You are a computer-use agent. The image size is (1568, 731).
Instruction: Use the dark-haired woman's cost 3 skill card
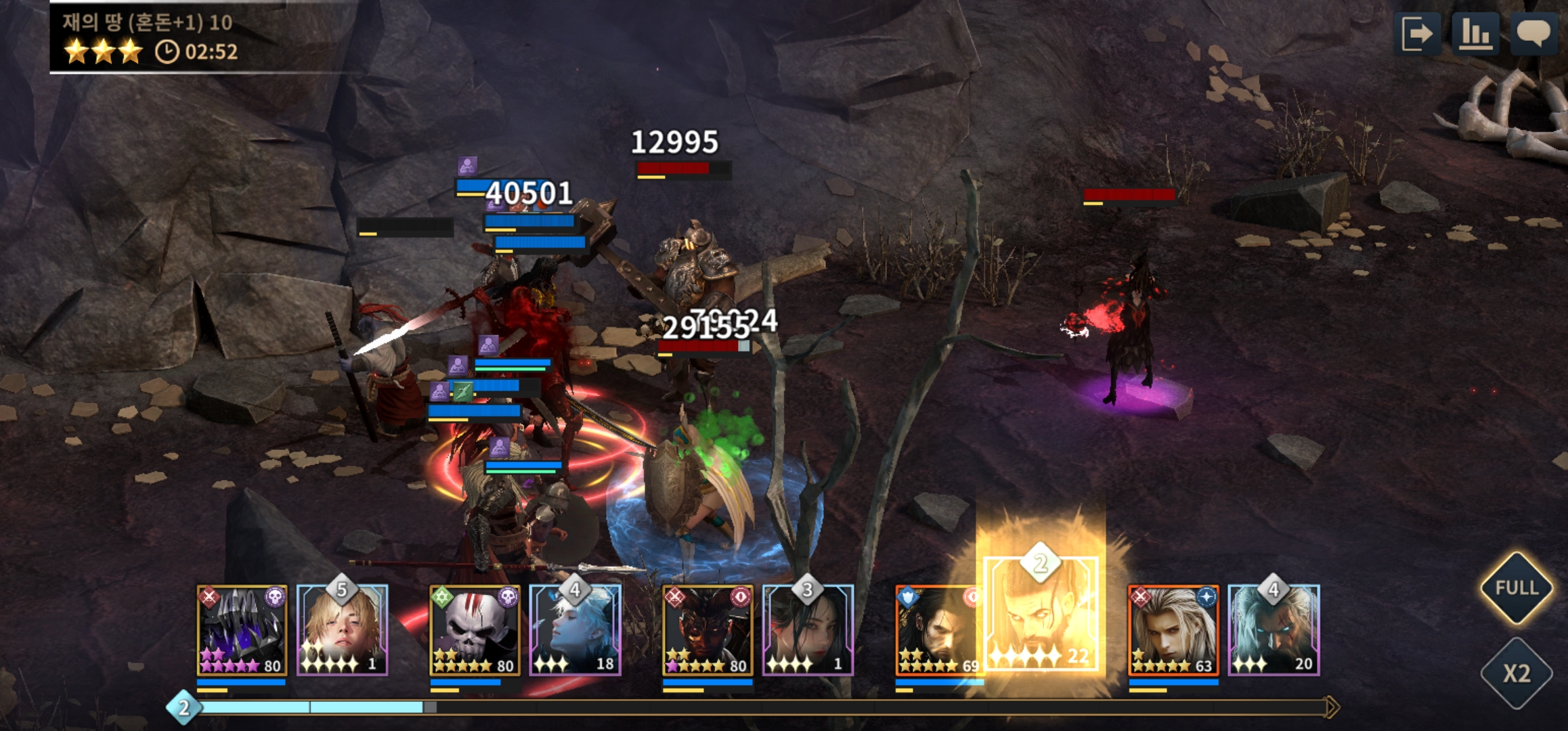[x=808, y=630]
